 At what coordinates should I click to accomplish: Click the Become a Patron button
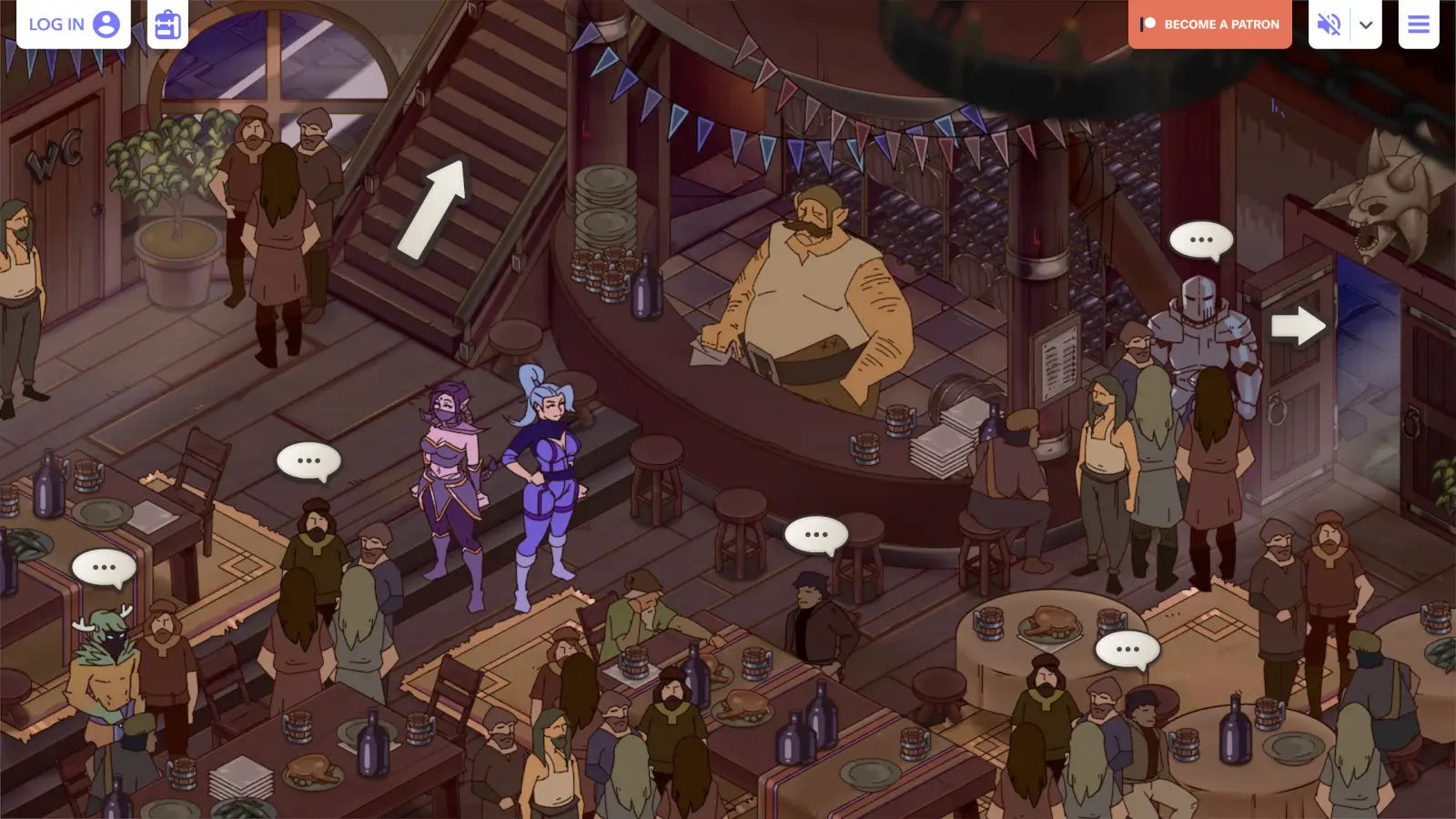pos(1209,25)
